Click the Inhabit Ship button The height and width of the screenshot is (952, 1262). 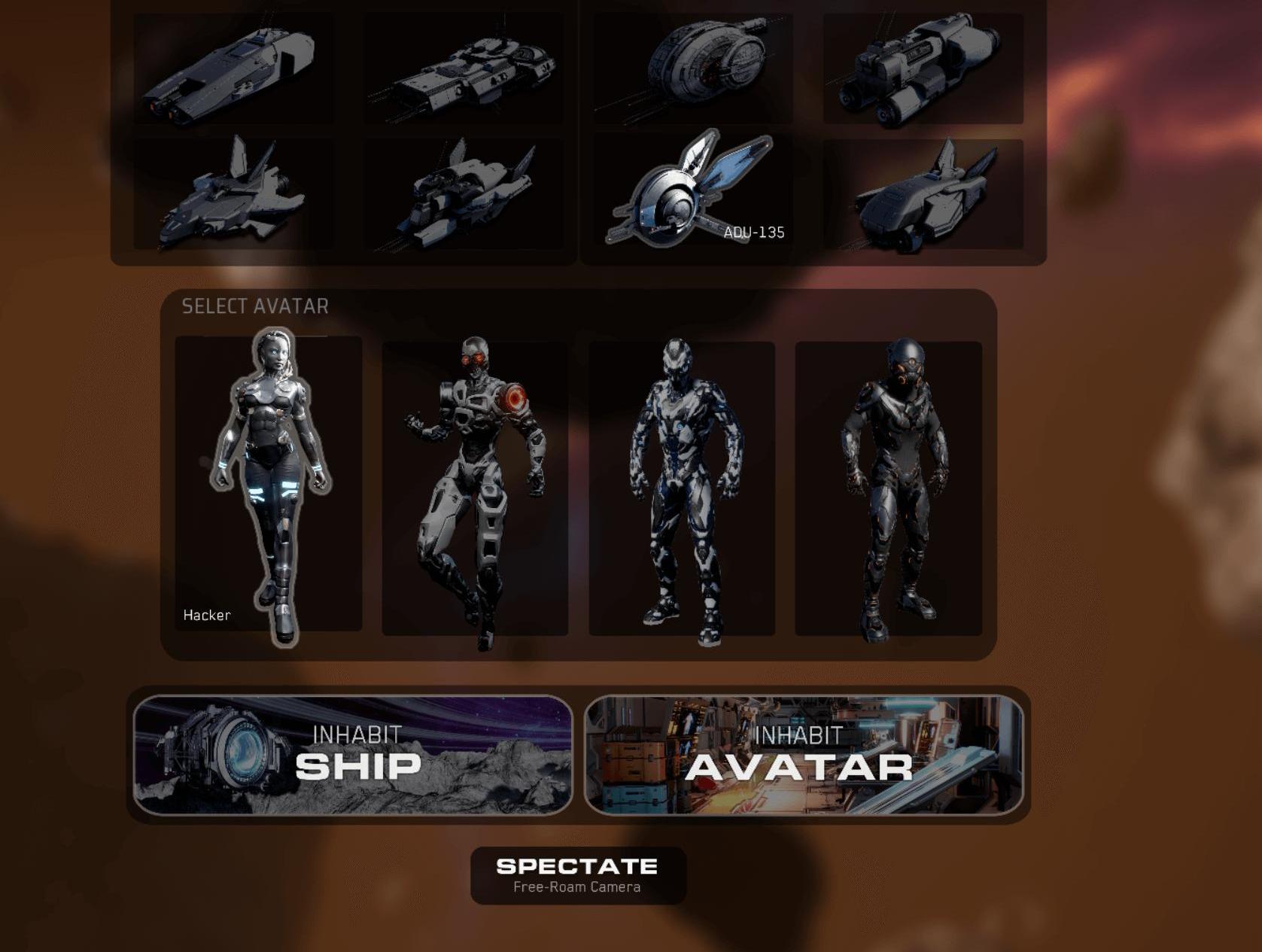352,755
